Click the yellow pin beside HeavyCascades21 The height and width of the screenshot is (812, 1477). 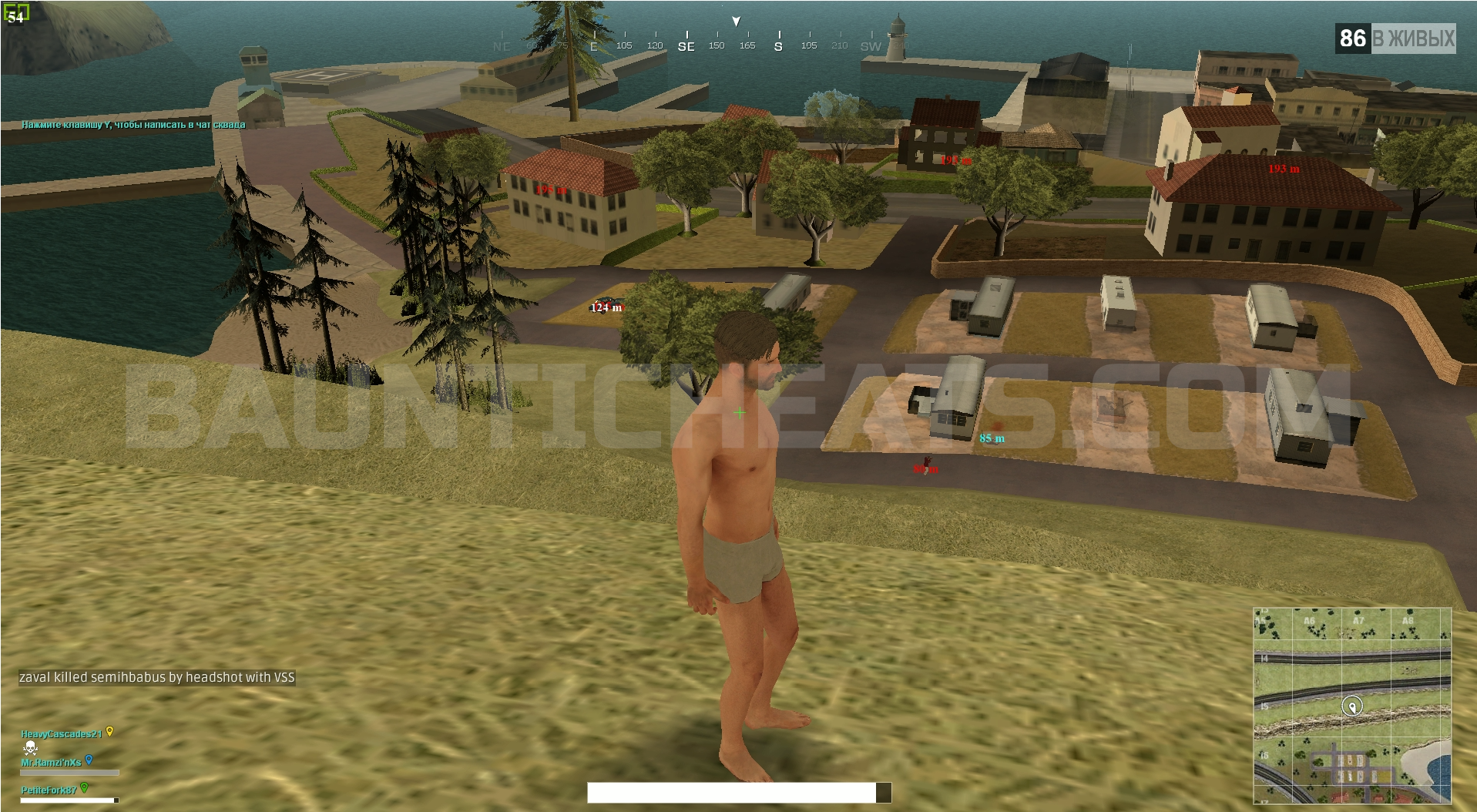pos(110,731)
